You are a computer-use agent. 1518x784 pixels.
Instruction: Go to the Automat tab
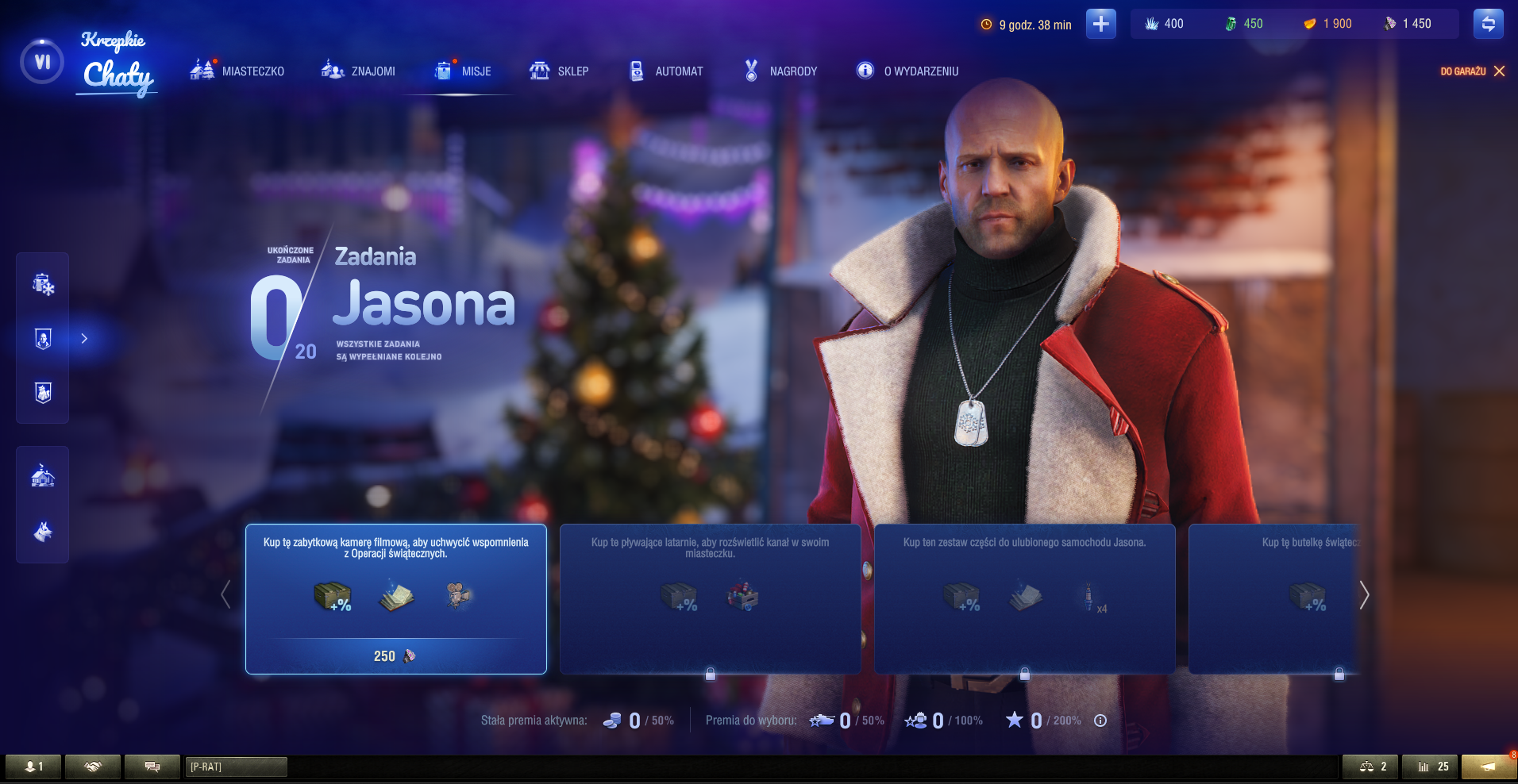tap(666, 71)
